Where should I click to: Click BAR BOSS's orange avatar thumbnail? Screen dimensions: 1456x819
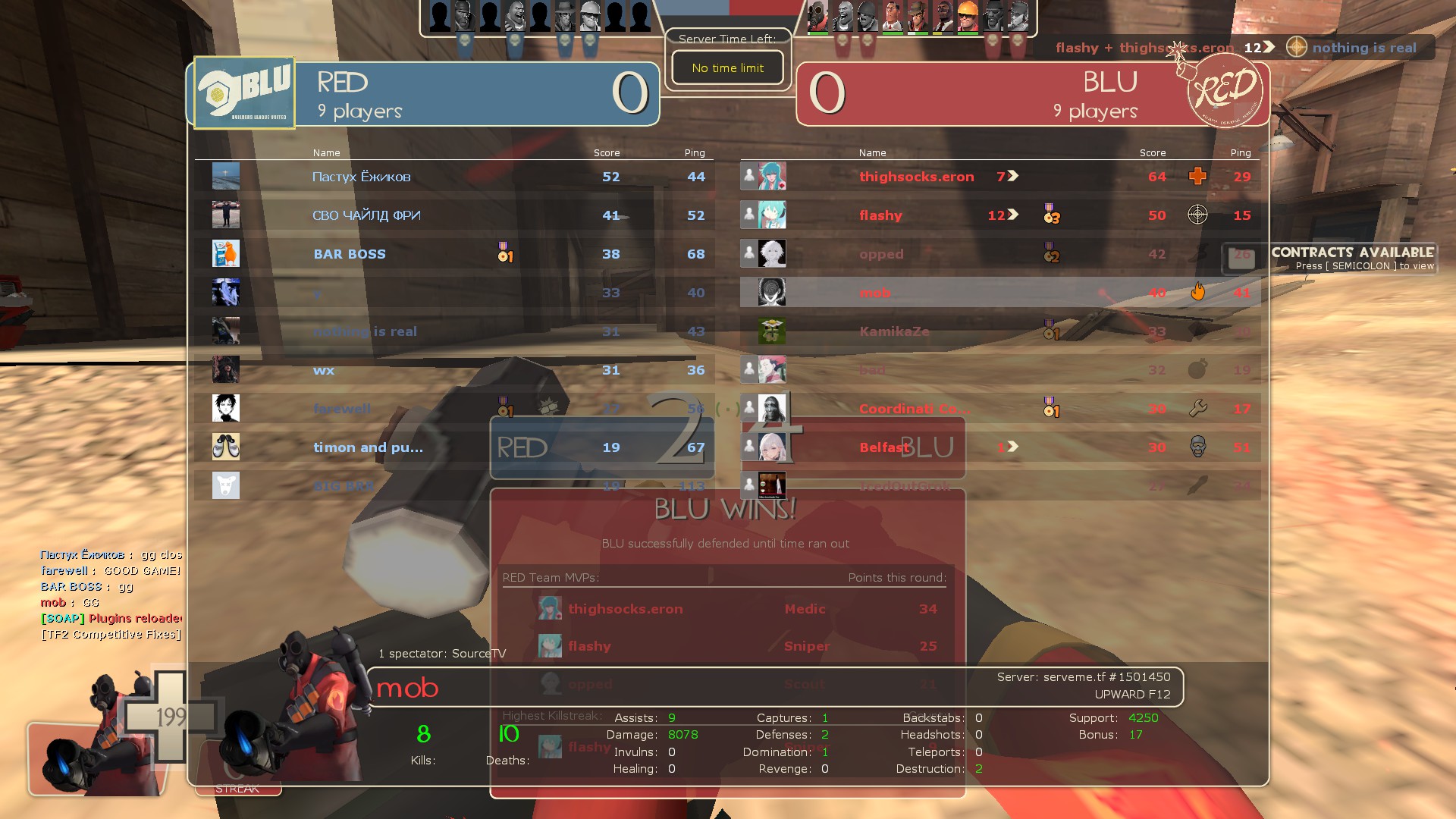(x=226, y=254)
